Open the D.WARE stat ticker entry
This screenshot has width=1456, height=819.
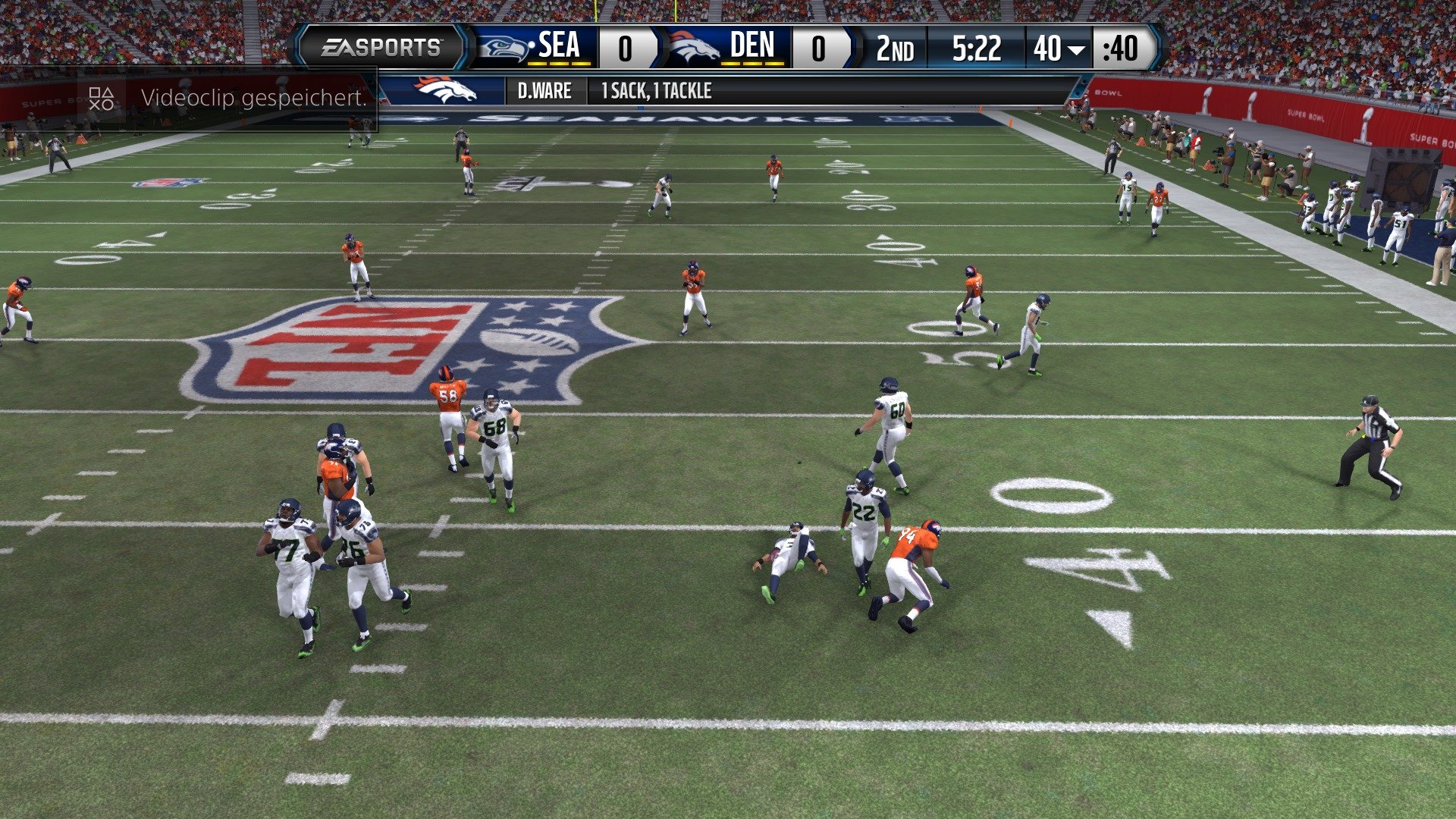click(544, 91)
